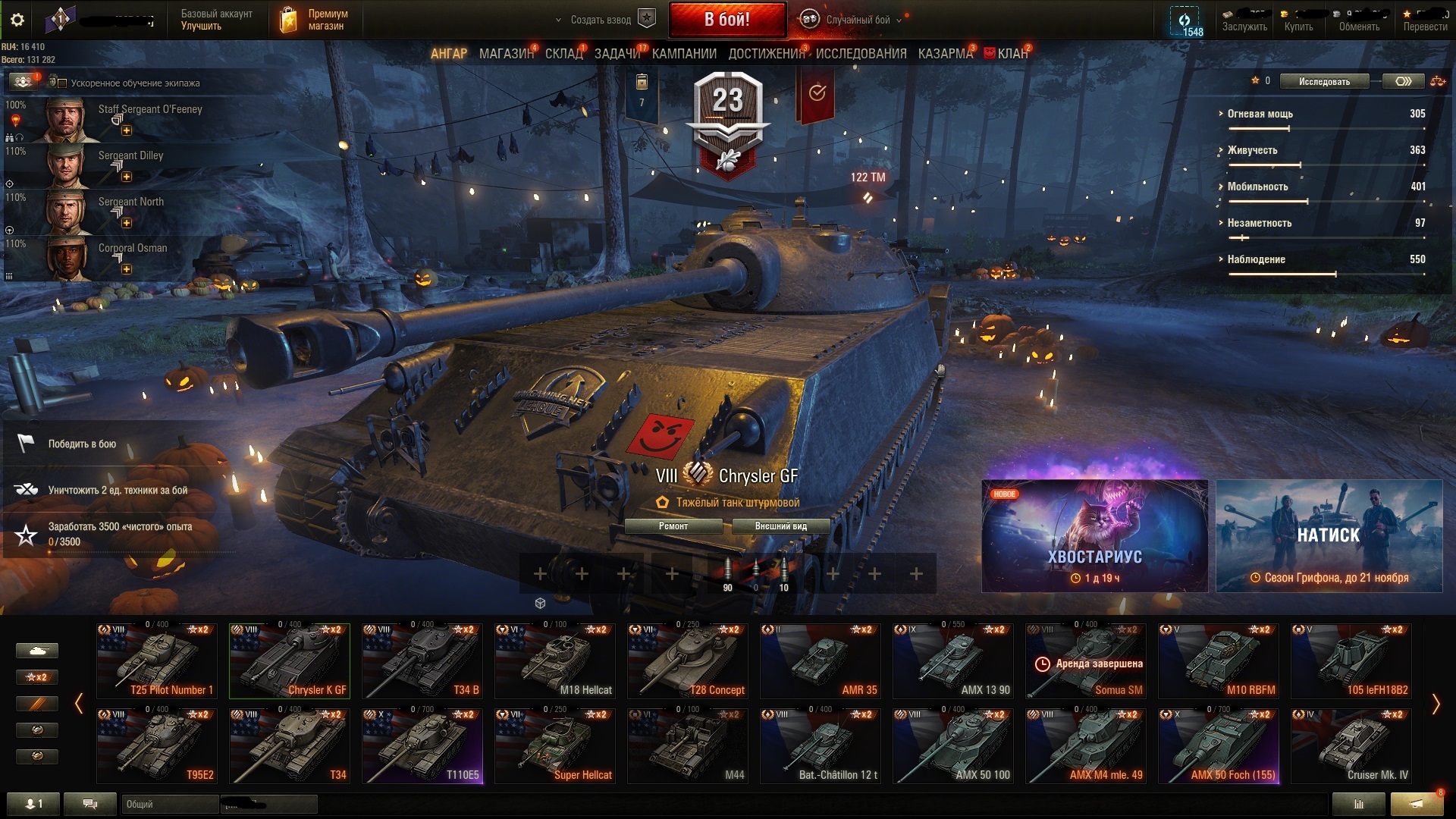This screenshot has width=1456, height=819.
Task: Click the Общий chat channel tab
Action: [x=169, y=804]
